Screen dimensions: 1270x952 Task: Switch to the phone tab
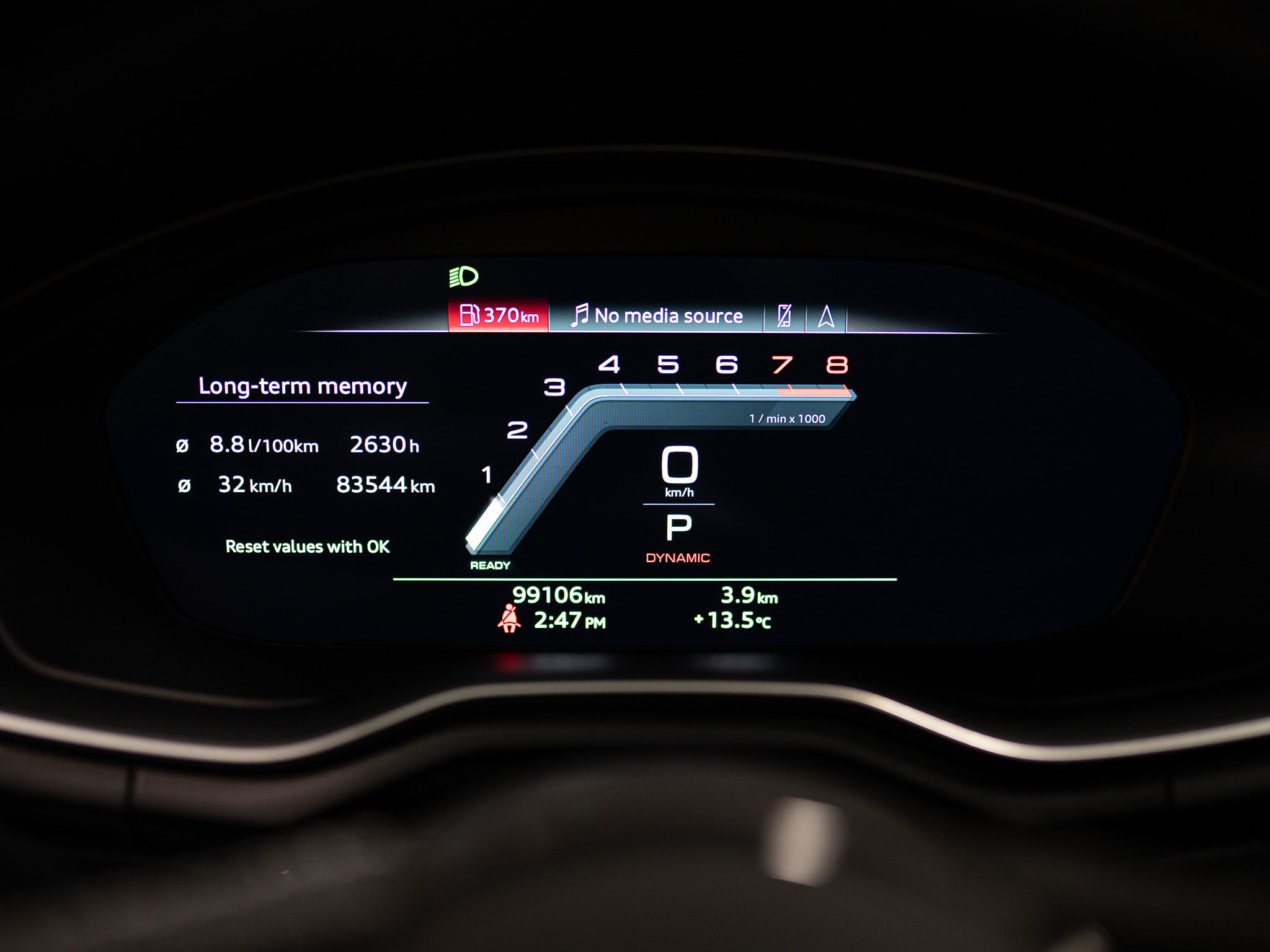coord(784,316)
